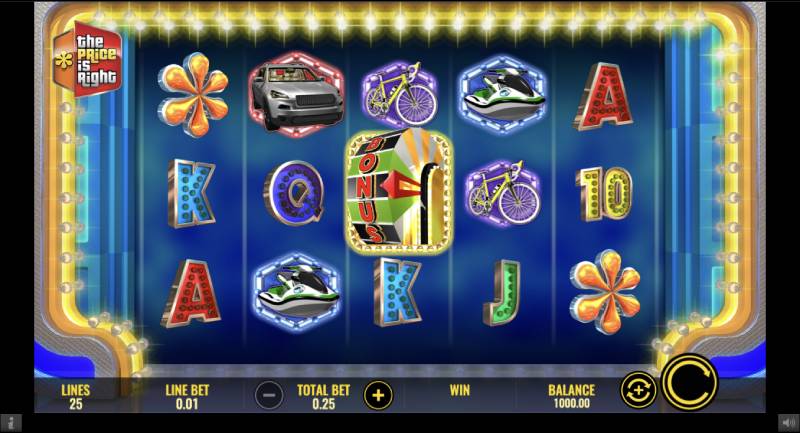Viewport: 800px width, 433px height.
Task: Open the game info panel
Action: point(9,423)
